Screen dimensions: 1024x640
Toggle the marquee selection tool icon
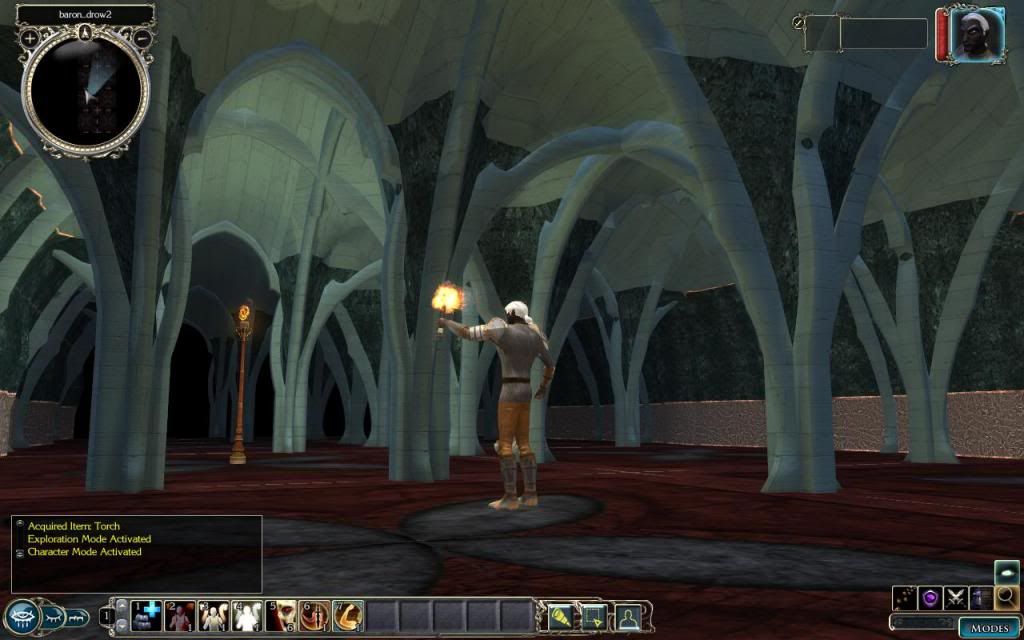pos(594,617)
